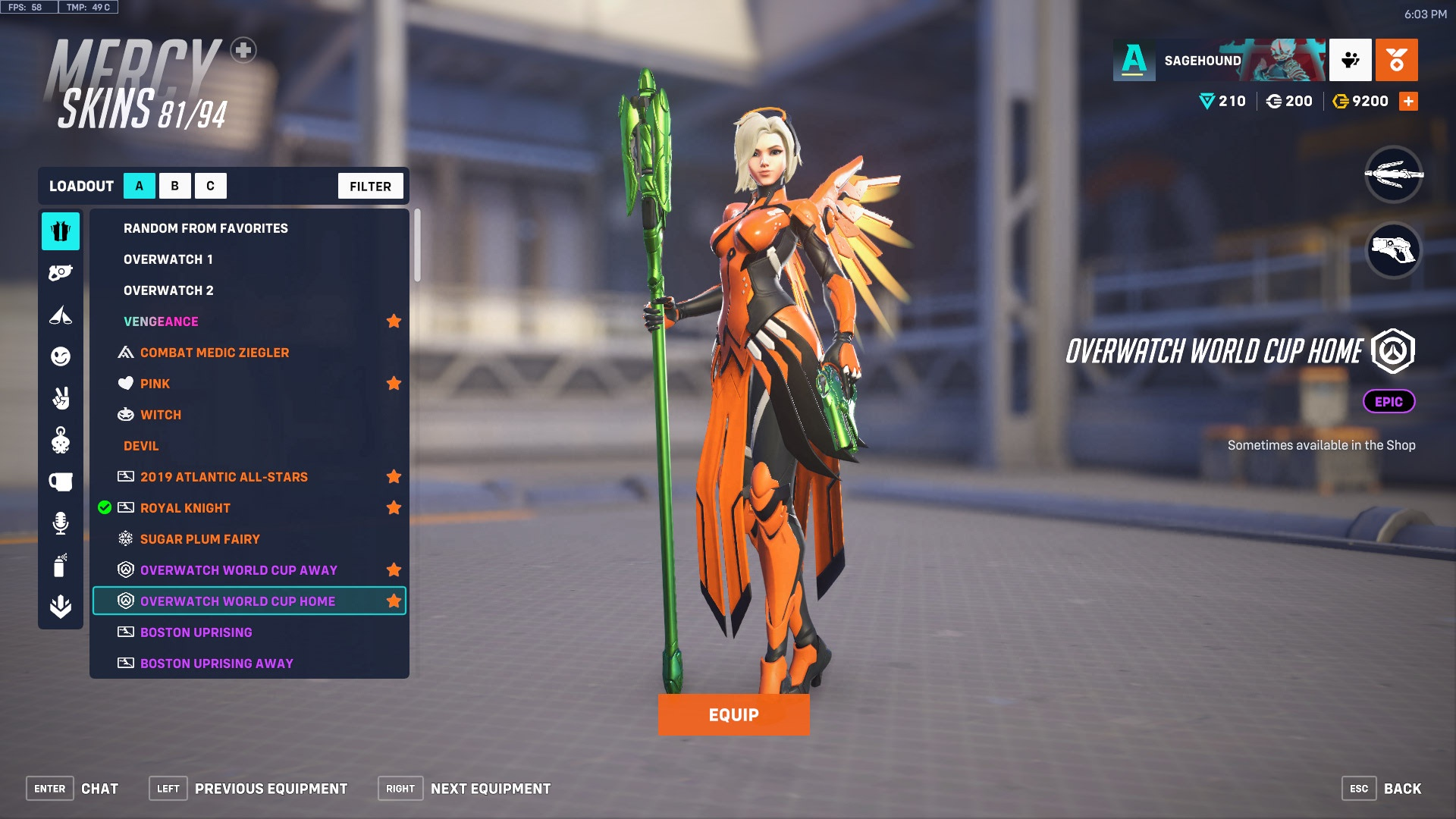Viewport: 1456px width, 819px height.
Task: Select the Voice Lines microphone icon
Action: (x=61, y=523)
